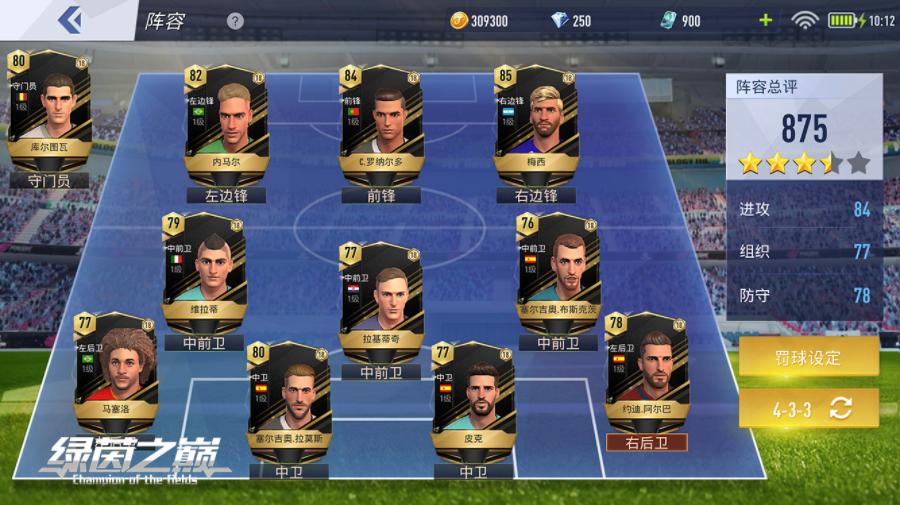
Task: Click the green cash currency icon
Action: (x=668, y=20)
